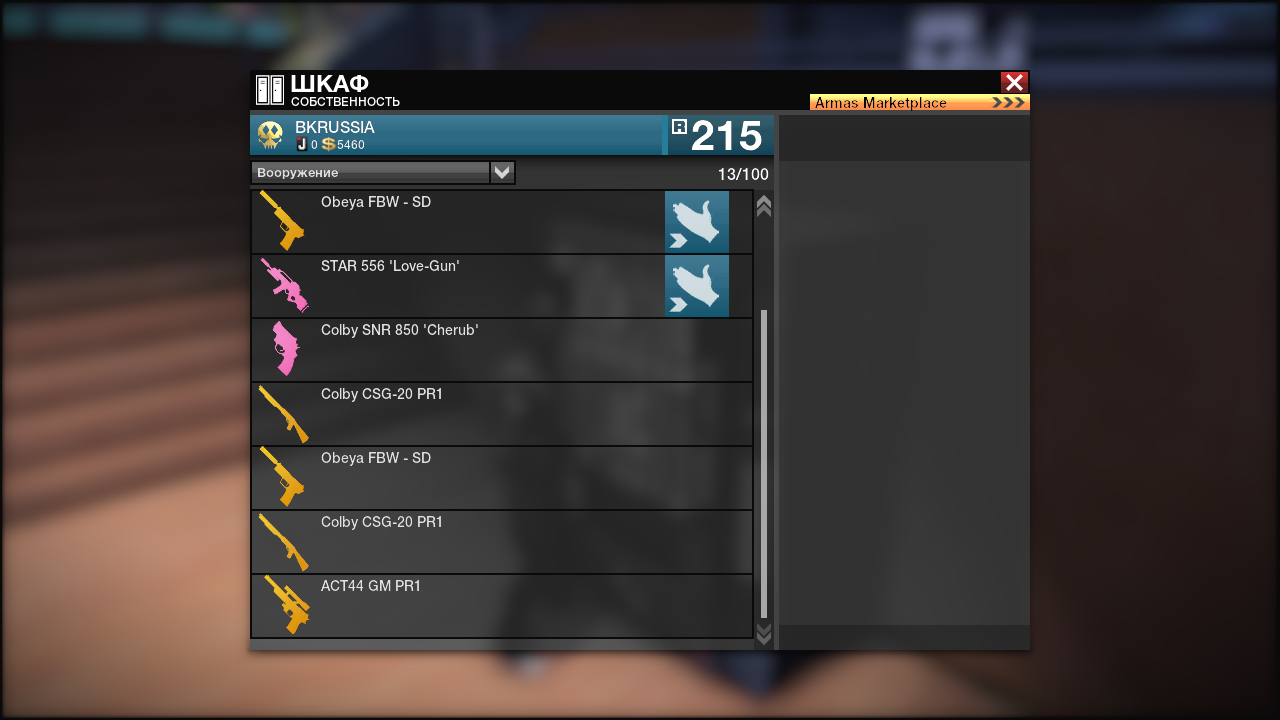
Task: Click the scroll-up arrow of the weapon list
Action: coord(764,206)
